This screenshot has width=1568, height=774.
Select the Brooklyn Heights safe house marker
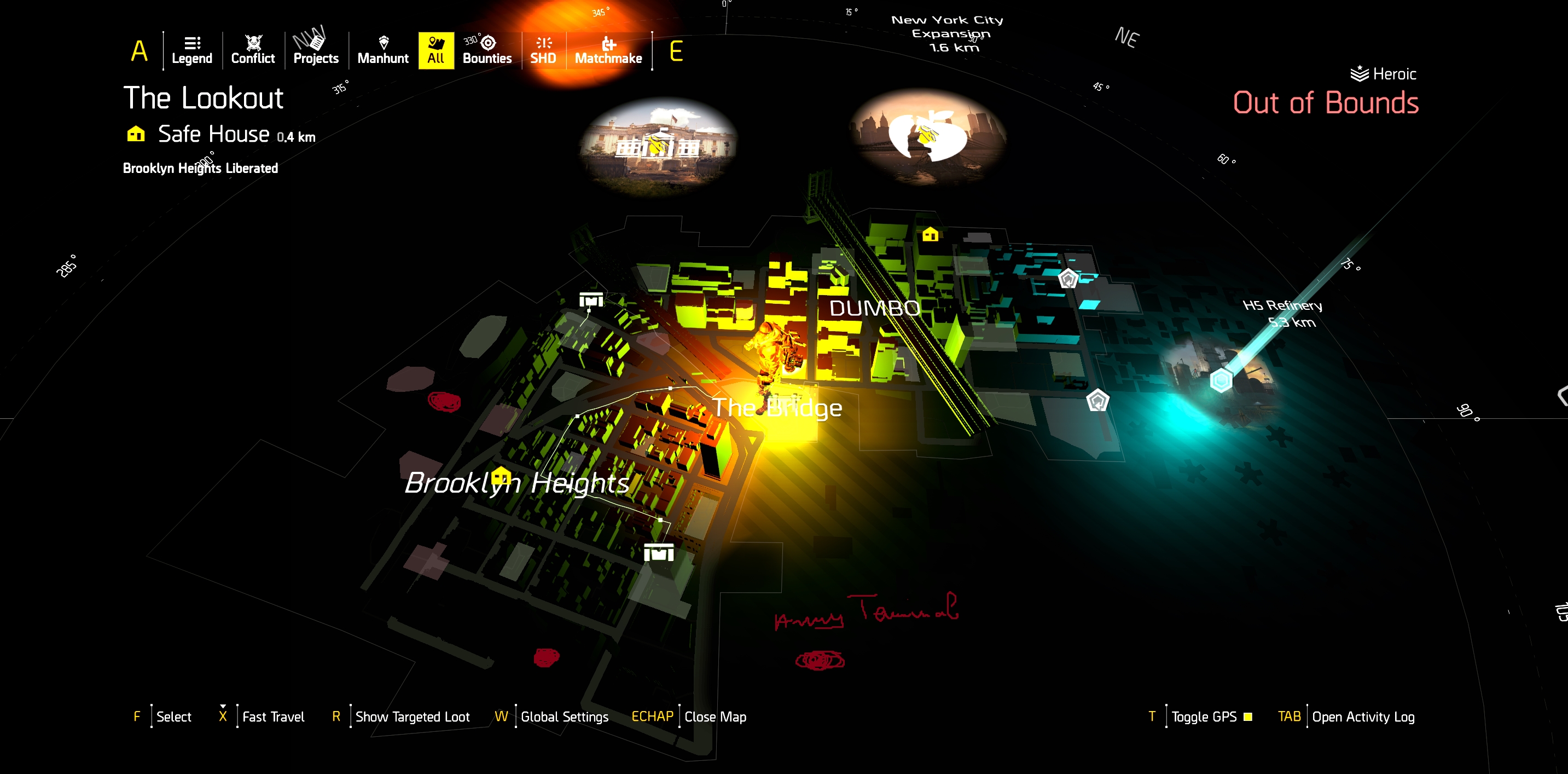[x=501, y=476]
